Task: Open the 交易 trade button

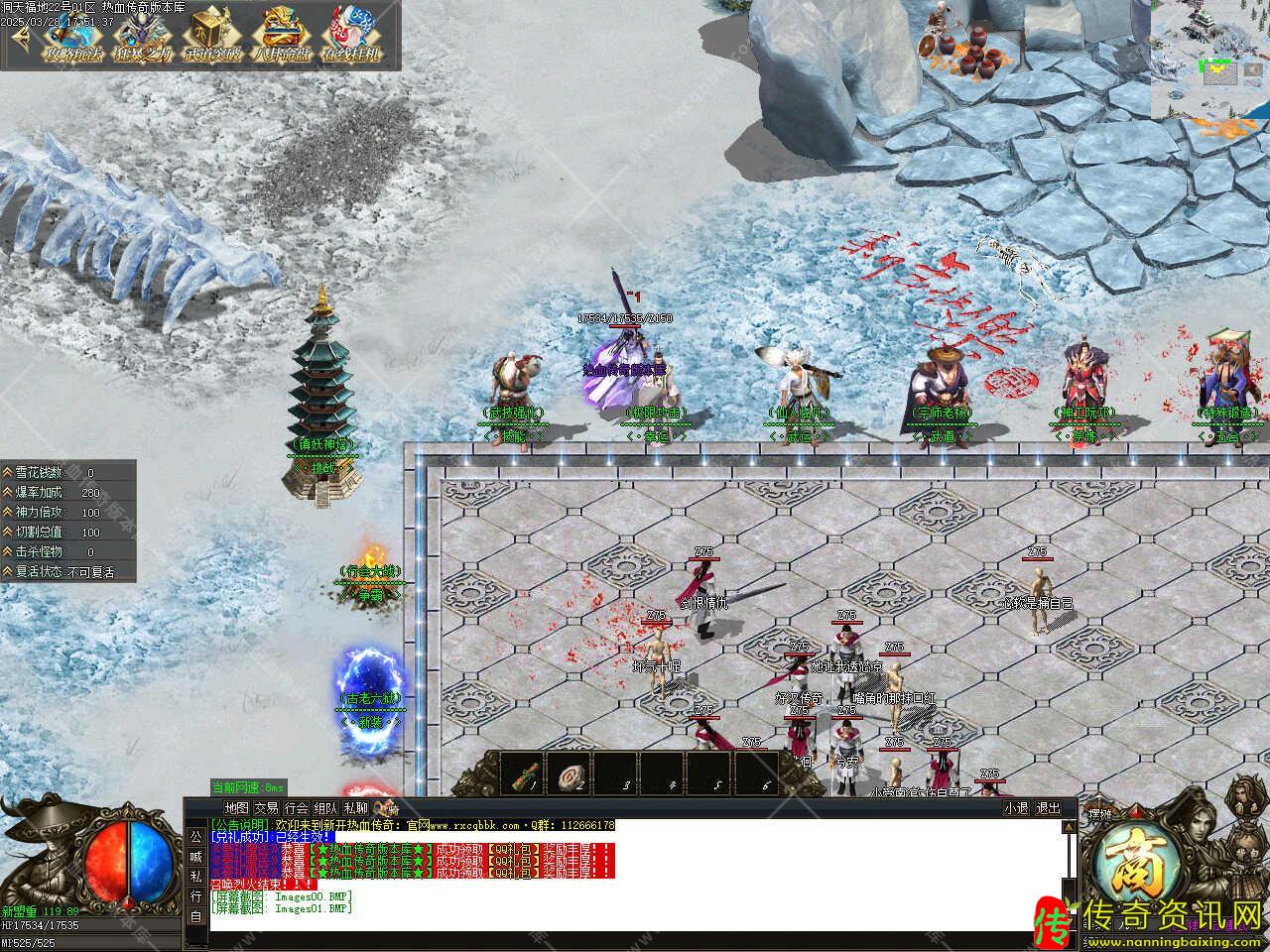Action: (266, 808)
